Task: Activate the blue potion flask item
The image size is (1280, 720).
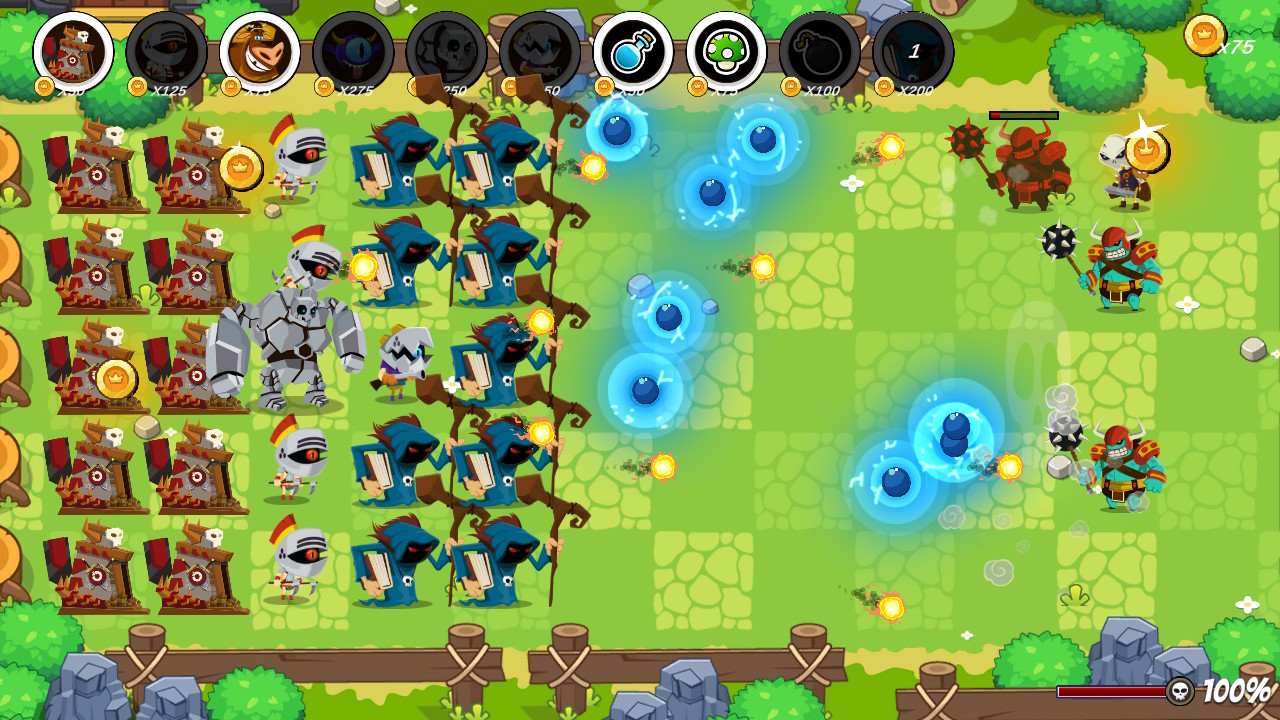Action: tap(632, 51)
